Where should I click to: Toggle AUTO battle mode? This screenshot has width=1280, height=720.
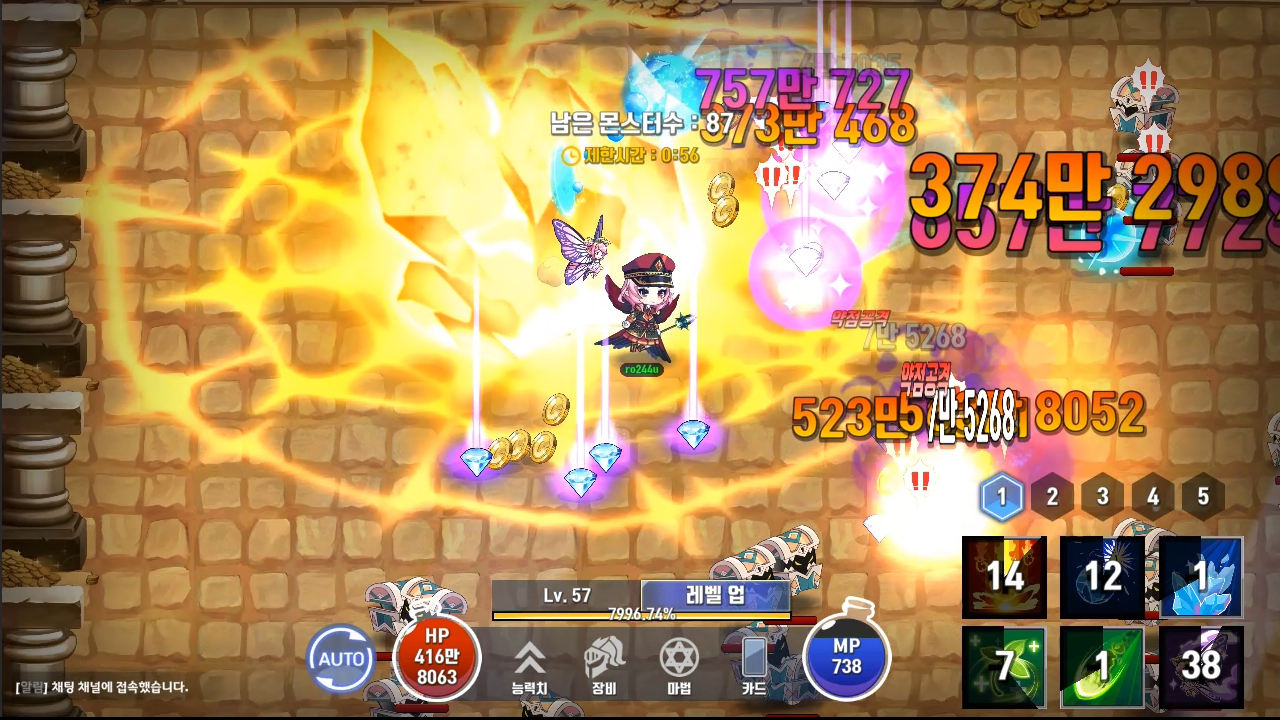coord(342,659)
